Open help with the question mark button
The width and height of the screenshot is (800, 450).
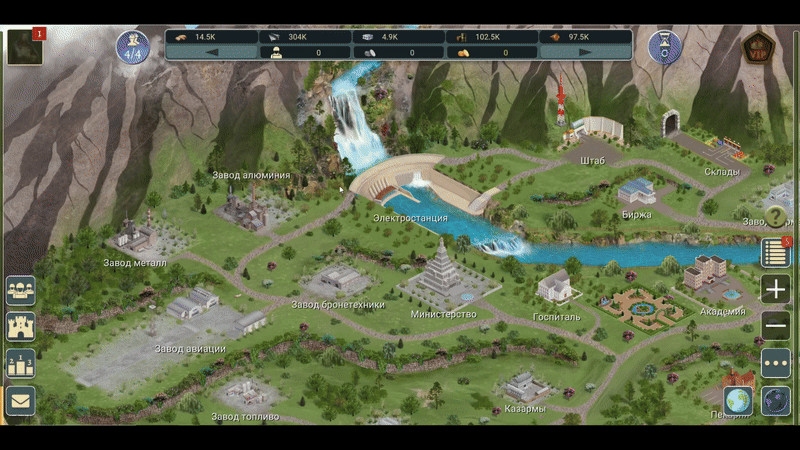pos(777,217)
